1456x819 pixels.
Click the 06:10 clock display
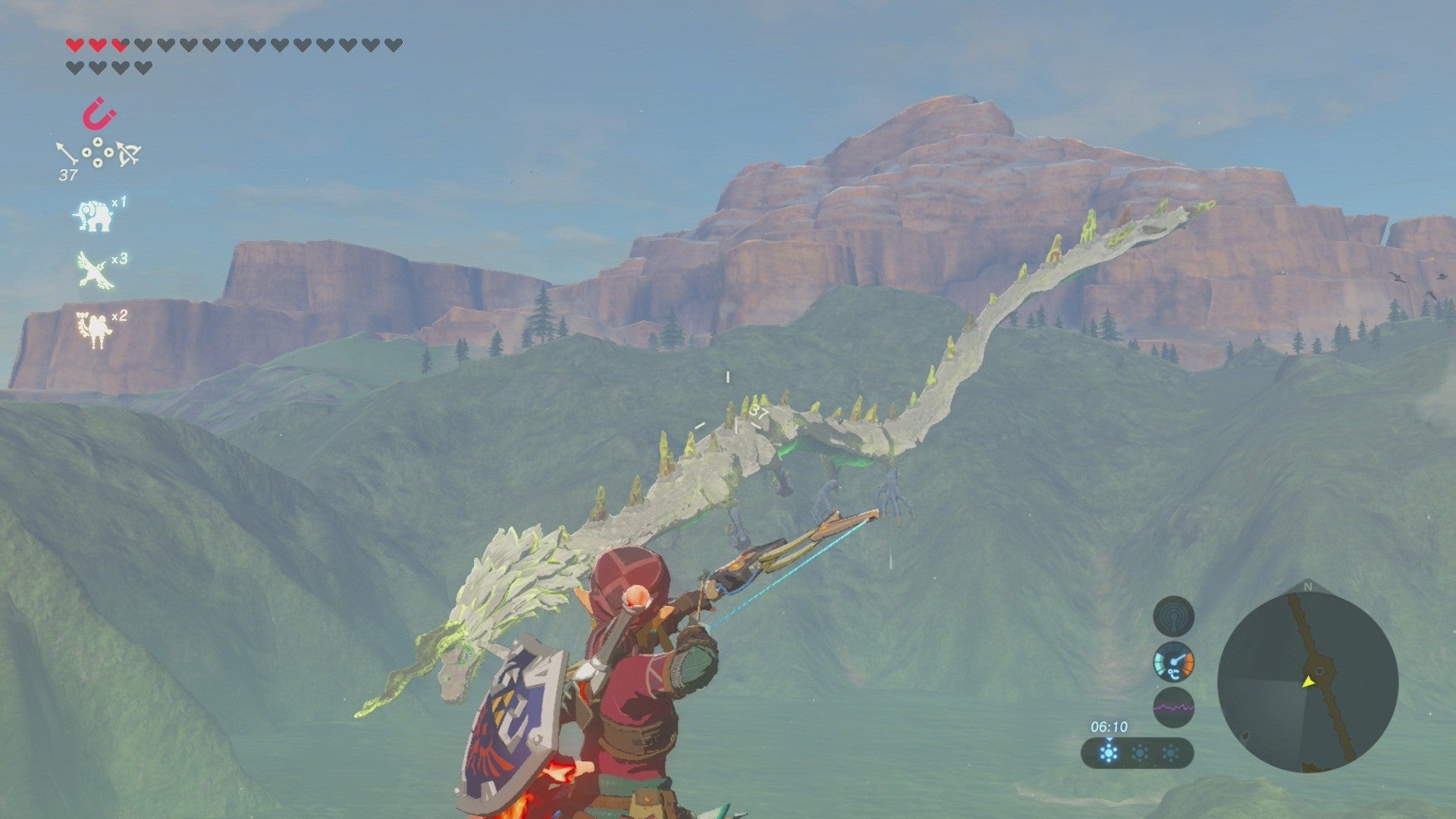point(1109,726)
